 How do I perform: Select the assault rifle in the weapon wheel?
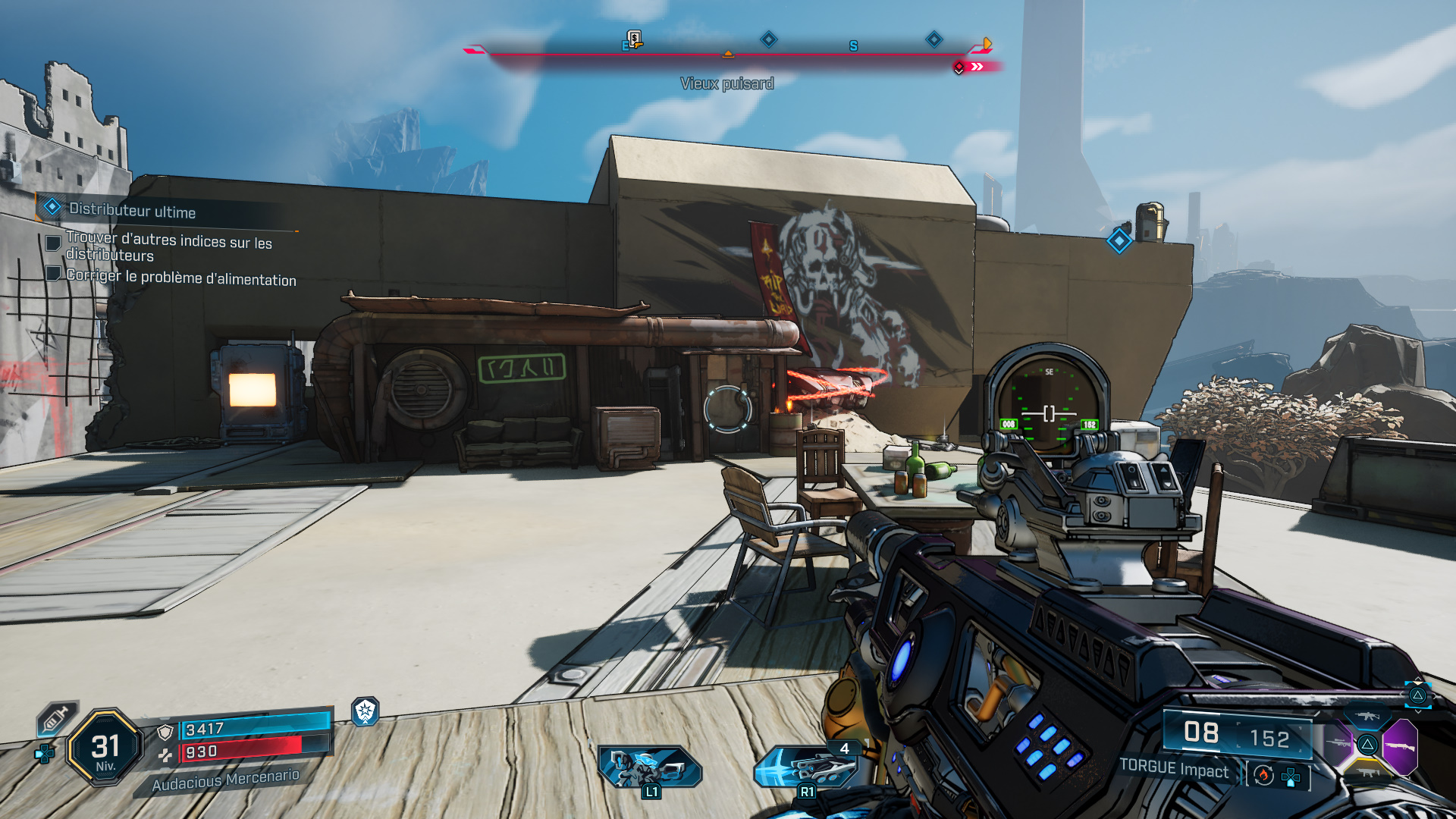point(1368,715)
